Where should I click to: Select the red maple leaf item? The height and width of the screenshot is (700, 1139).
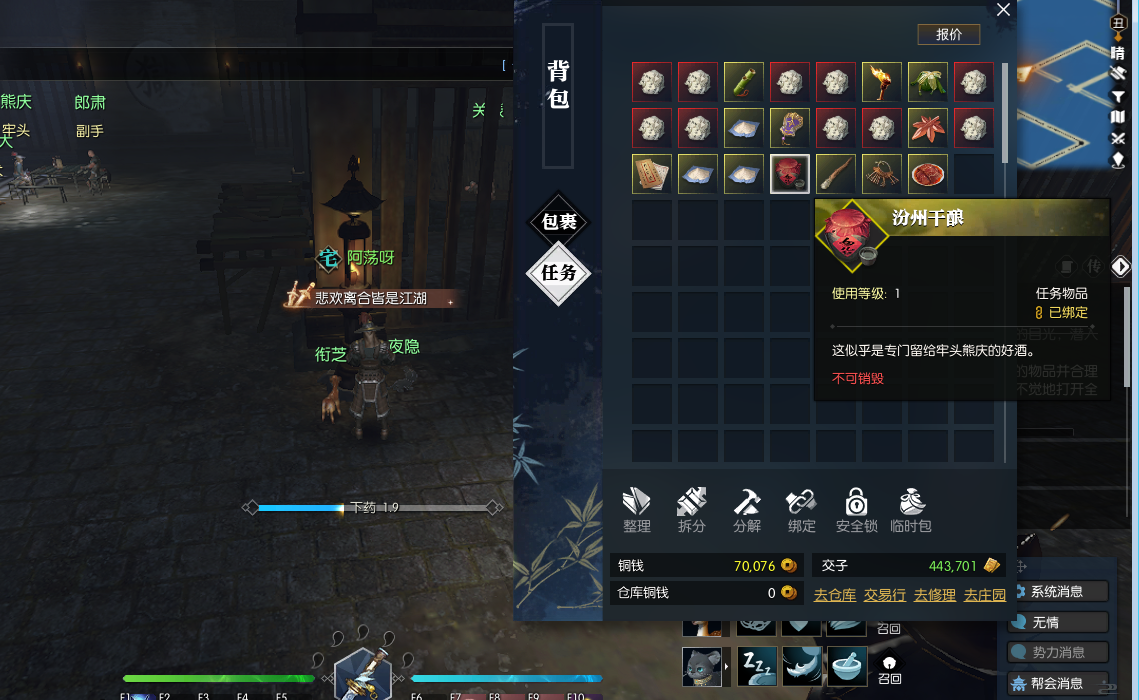(928, 128)
